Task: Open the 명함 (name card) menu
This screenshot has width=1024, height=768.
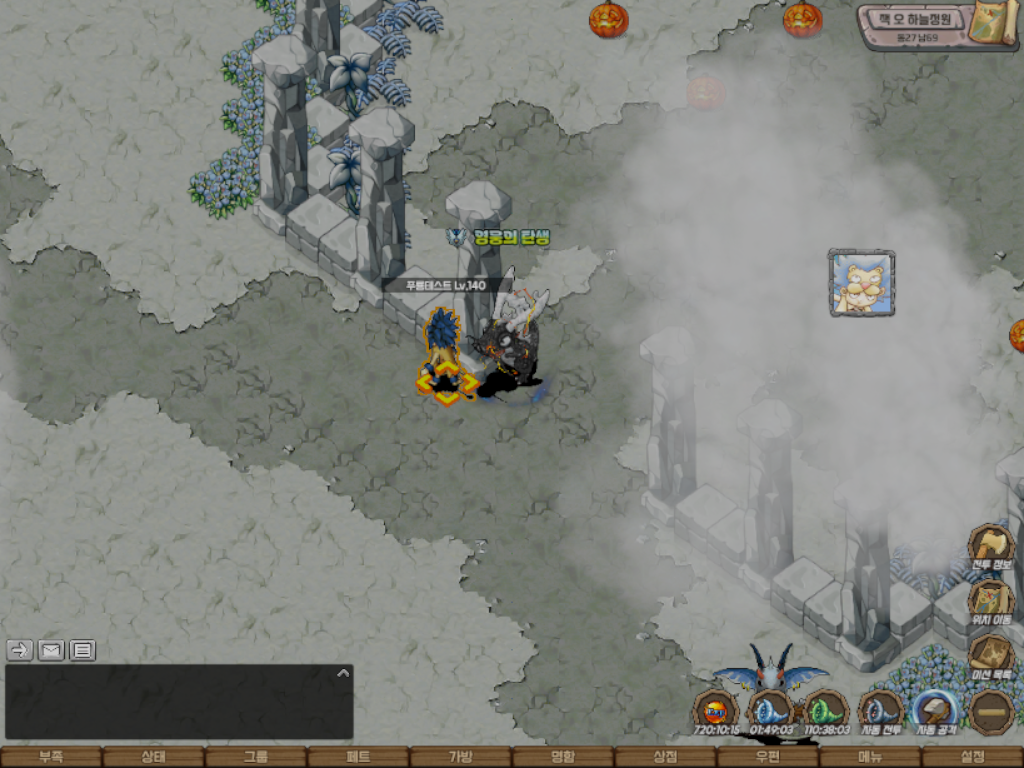Action: pos(563,757)
